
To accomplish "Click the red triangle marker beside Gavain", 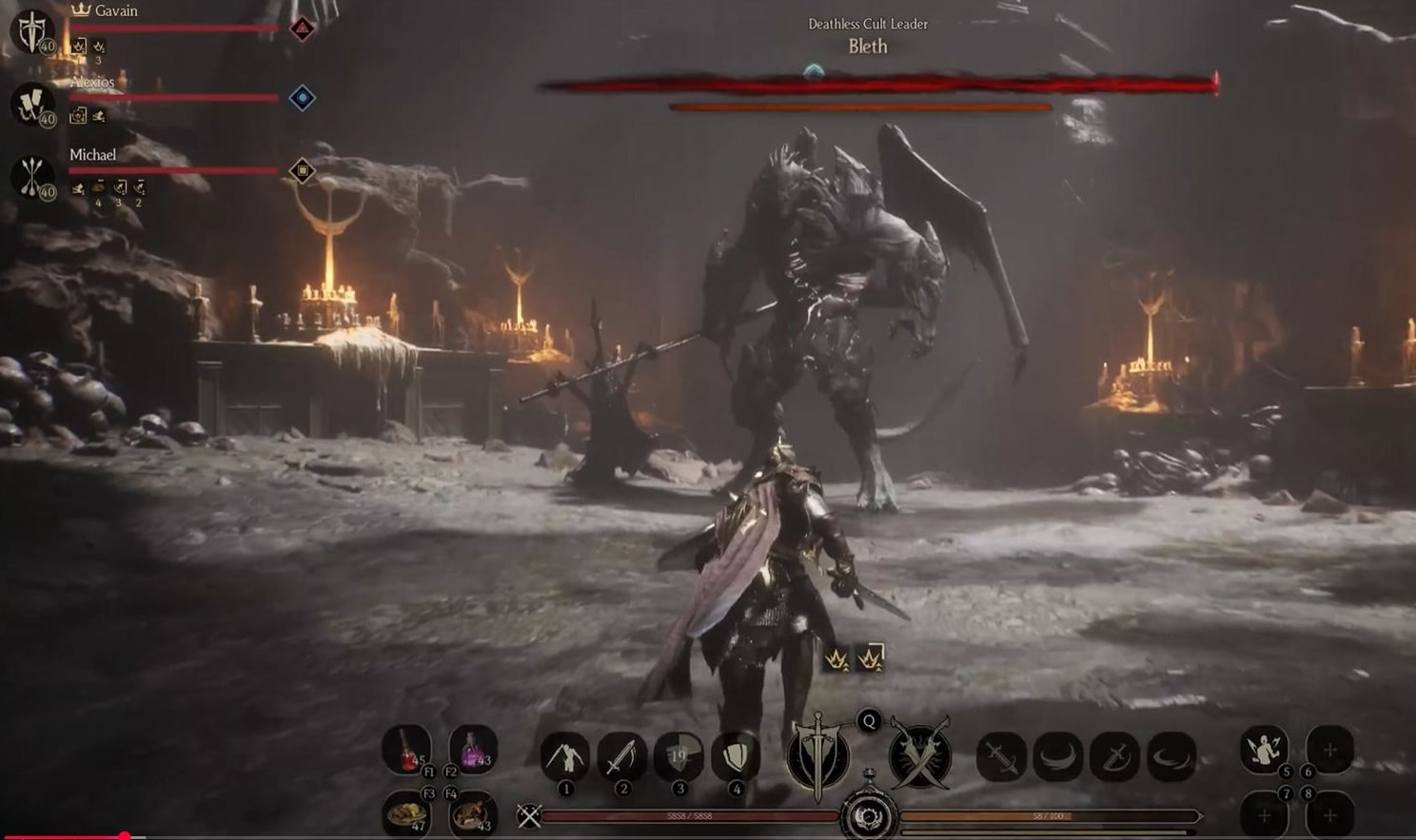I will click(302, 29).
